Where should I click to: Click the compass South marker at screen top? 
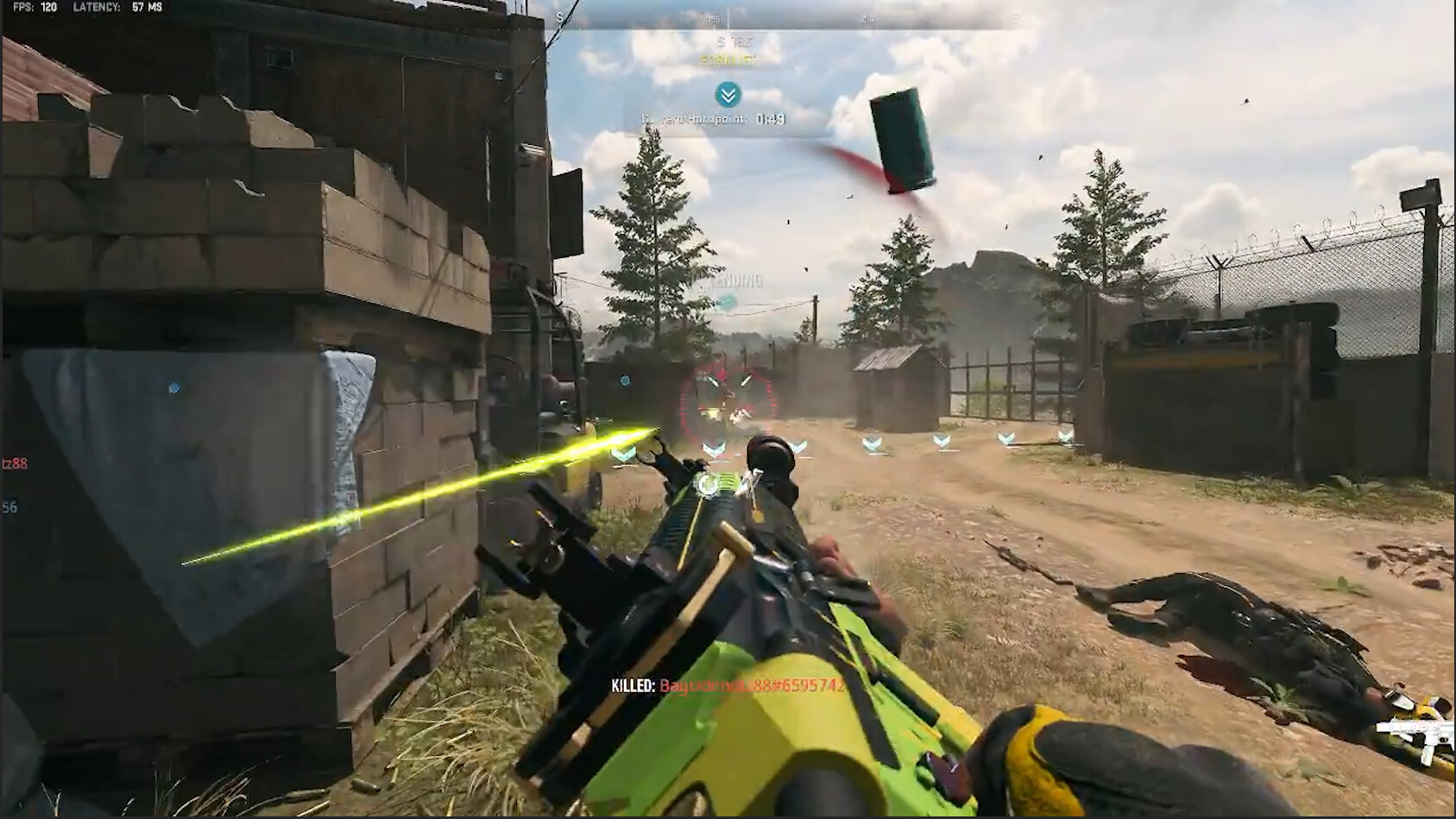[x=561, y=16]
